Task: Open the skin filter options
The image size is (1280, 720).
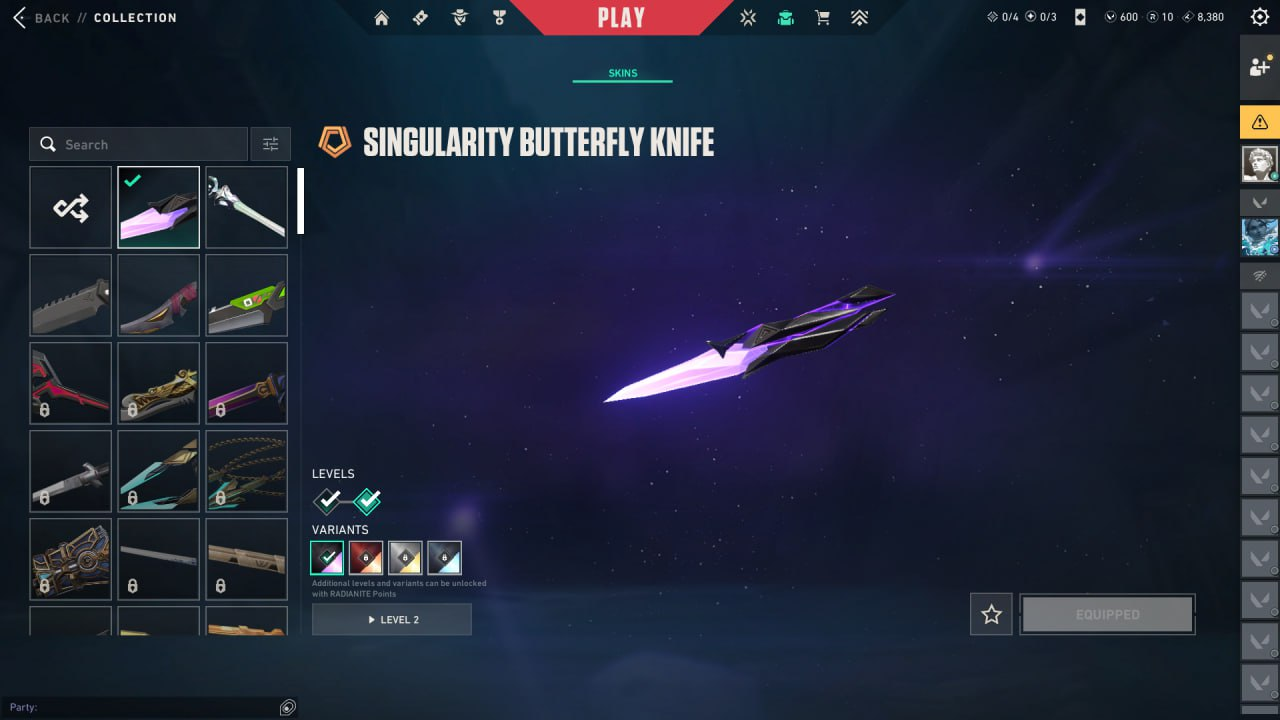Action: point(270,144)
